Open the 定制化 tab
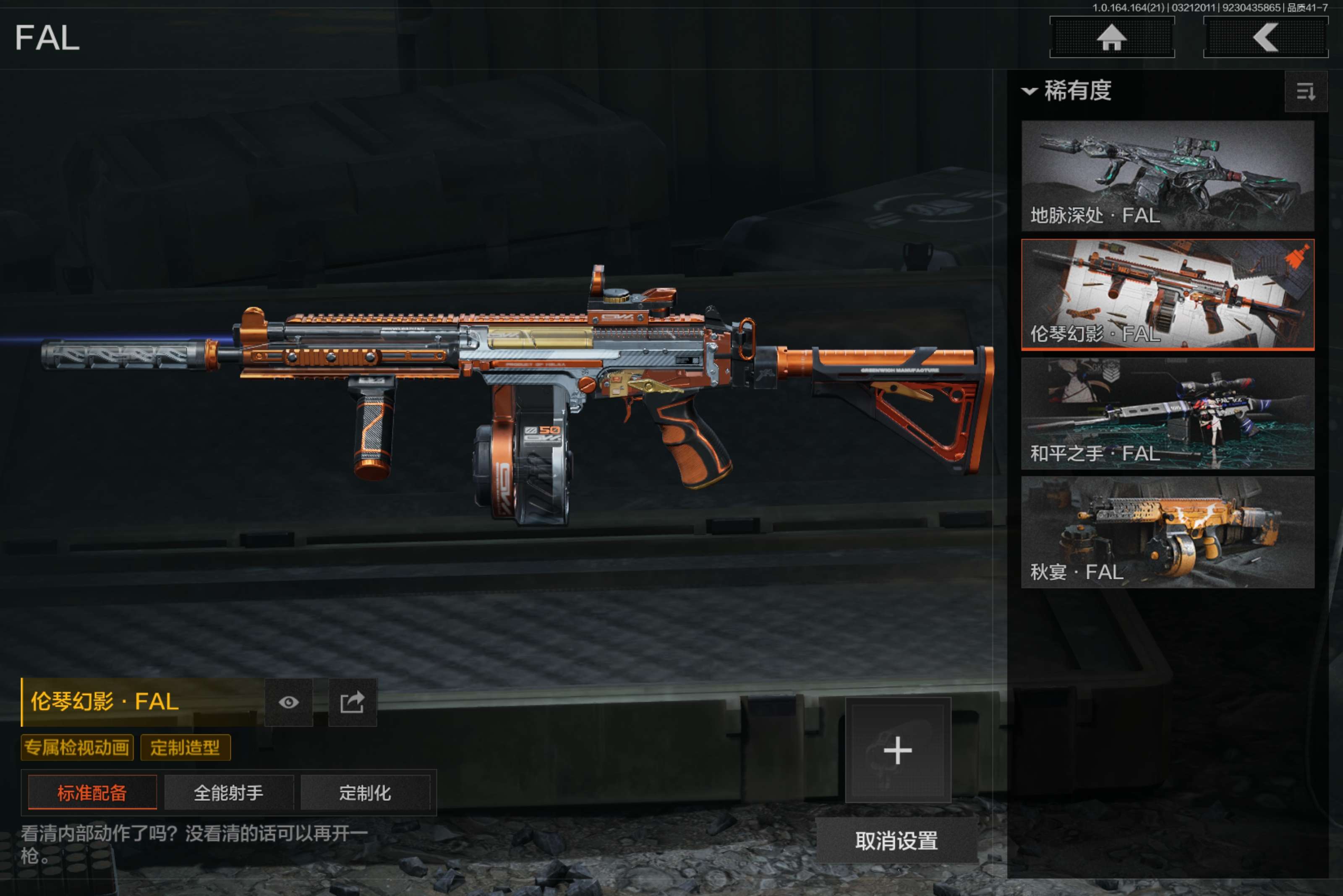1343x896 pixels. [365, 792]
